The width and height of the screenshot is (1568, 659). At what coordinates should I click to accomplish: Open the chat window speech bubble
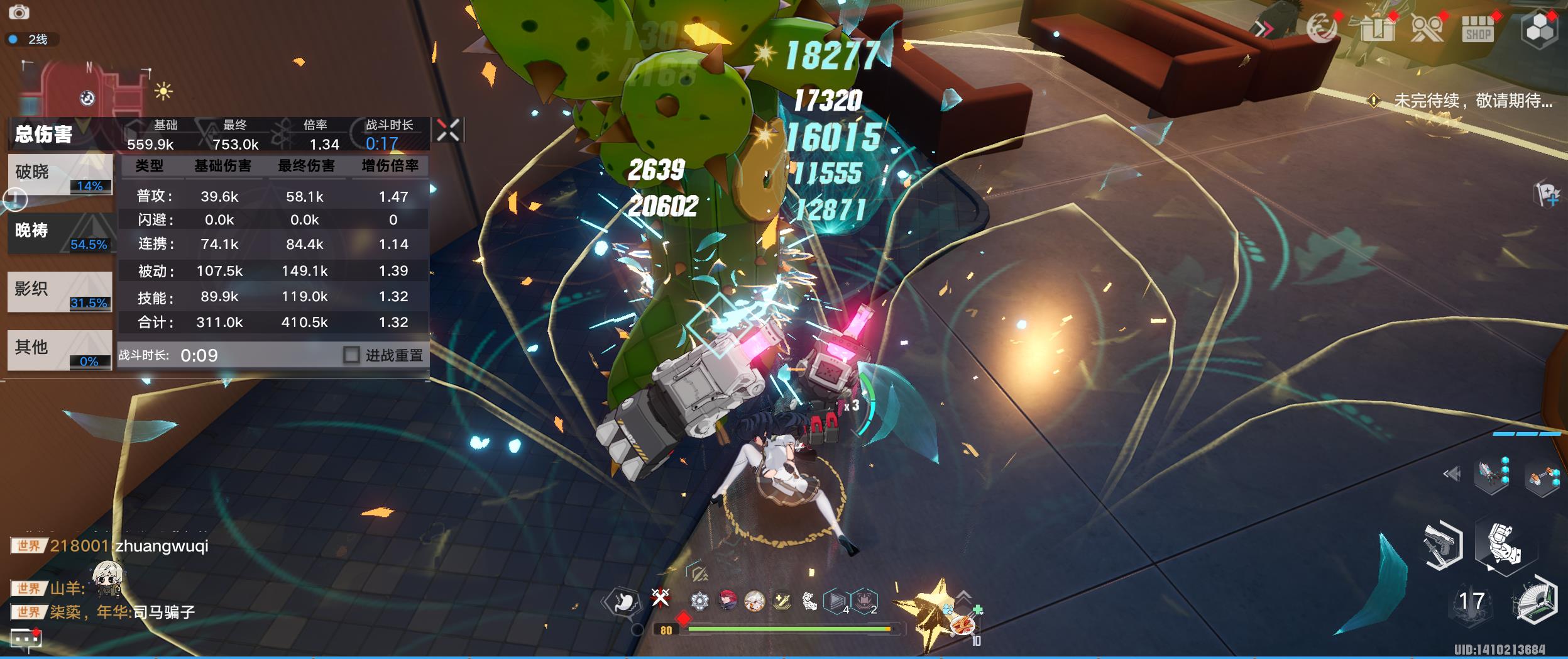click(x=25, y=639)
